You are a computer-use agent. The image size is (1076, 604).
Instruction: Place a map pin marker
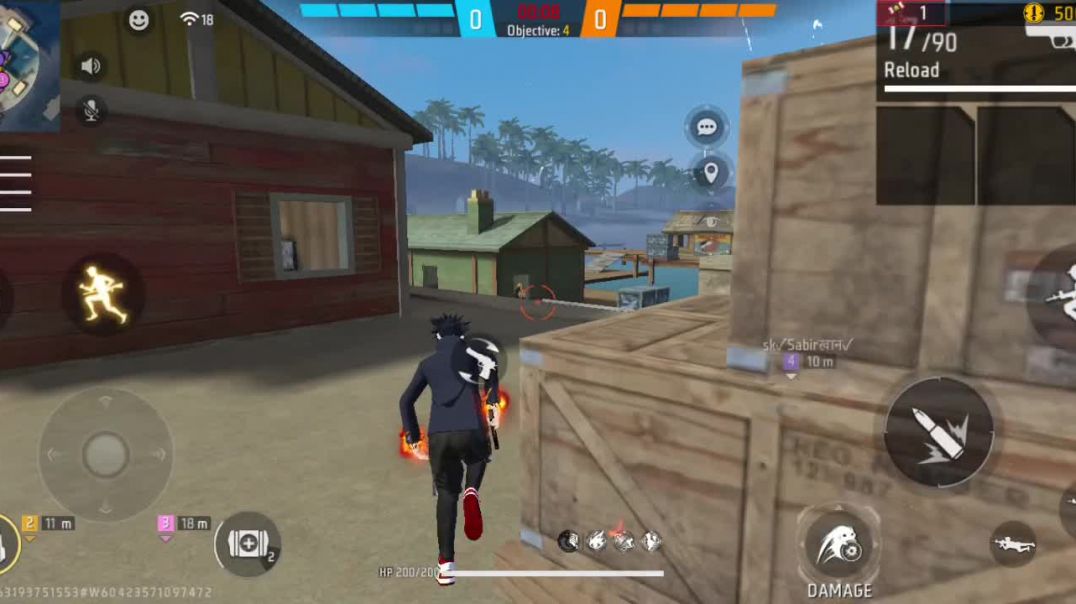pyautogui.click(x=710, y=173)
